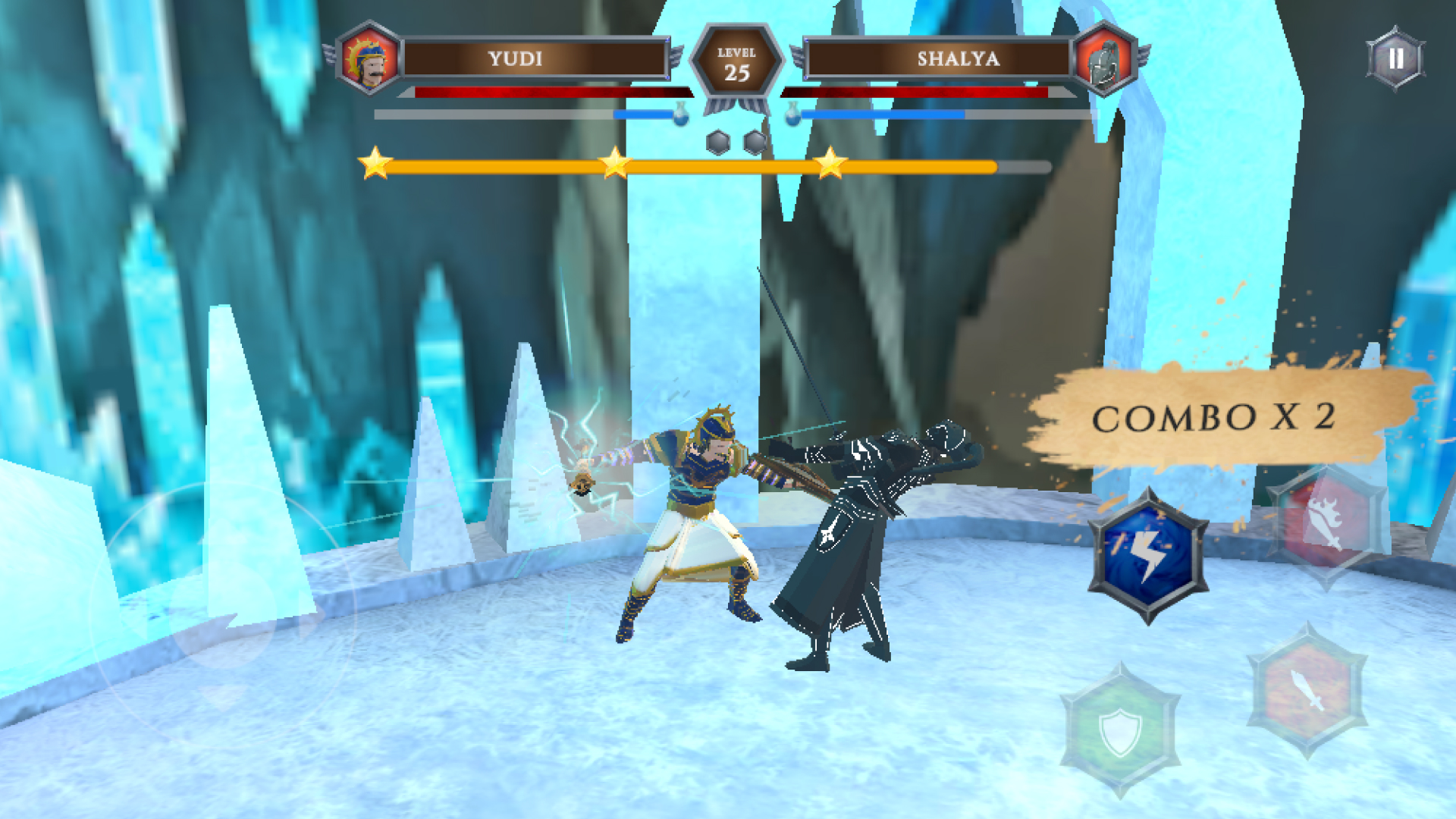1456x819 pixels.
Task: Trigger the red flaming sword heavy attack
Action: (x=1326, y=525)
